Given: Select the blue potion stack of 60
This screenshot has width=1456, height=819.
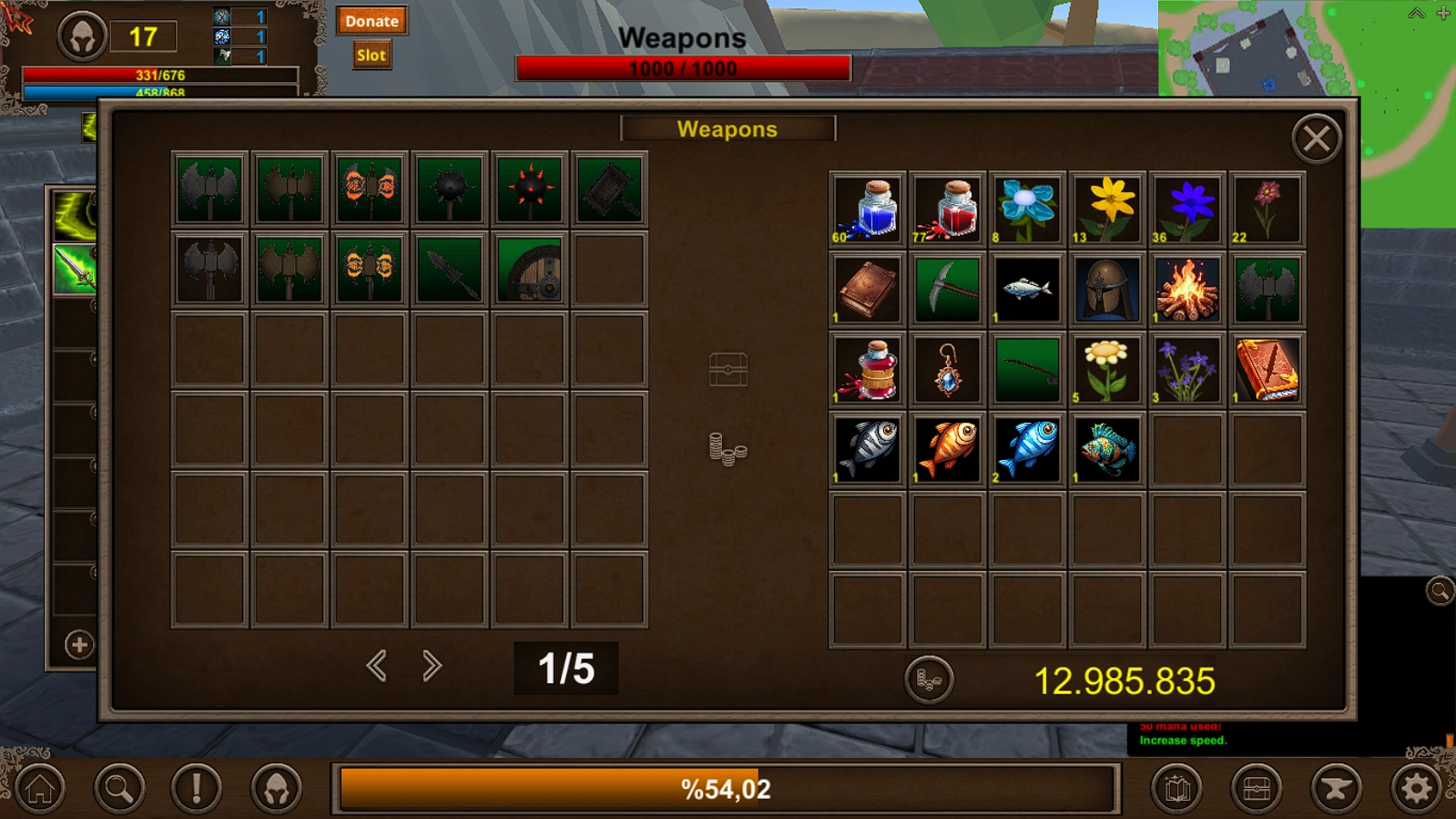Looking at the screenshot, I should point(866,210).
